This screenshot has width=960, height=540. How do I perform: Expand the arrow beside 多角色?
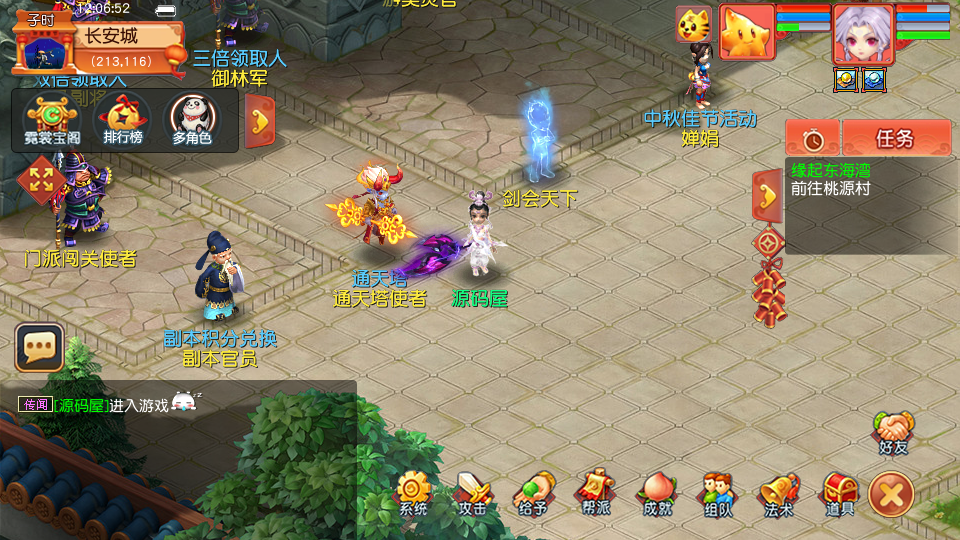click(260, 121)
